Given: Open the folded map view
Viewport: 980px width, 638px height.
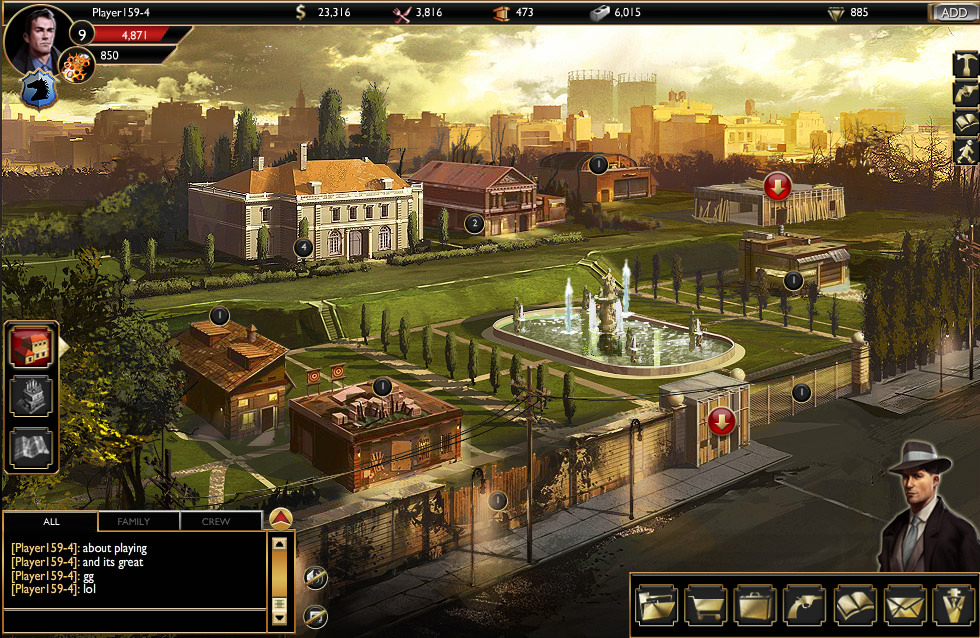Looking at the screenshot, I should [x=31, y=446].
